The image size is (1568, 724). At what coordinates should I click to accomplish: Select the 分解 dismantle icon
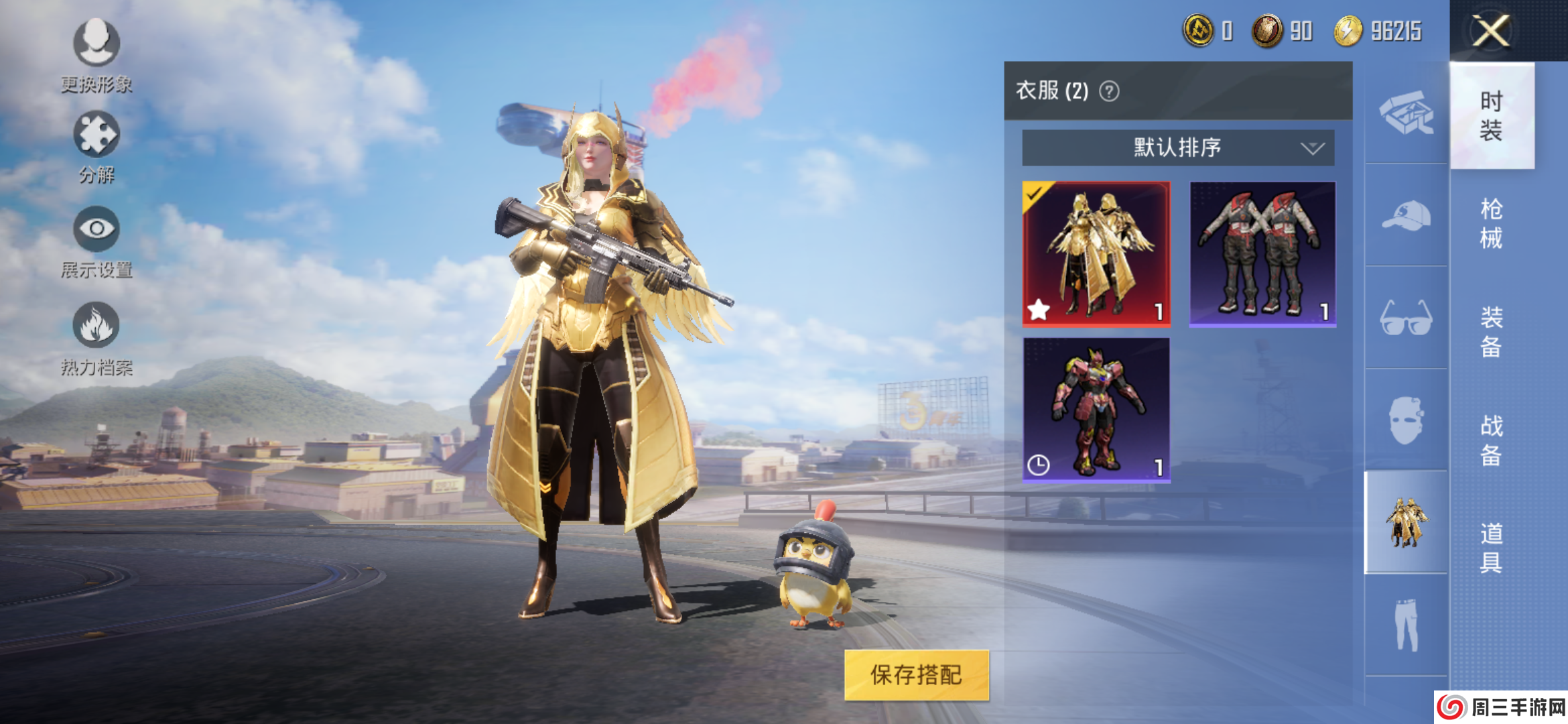point(96,133)
